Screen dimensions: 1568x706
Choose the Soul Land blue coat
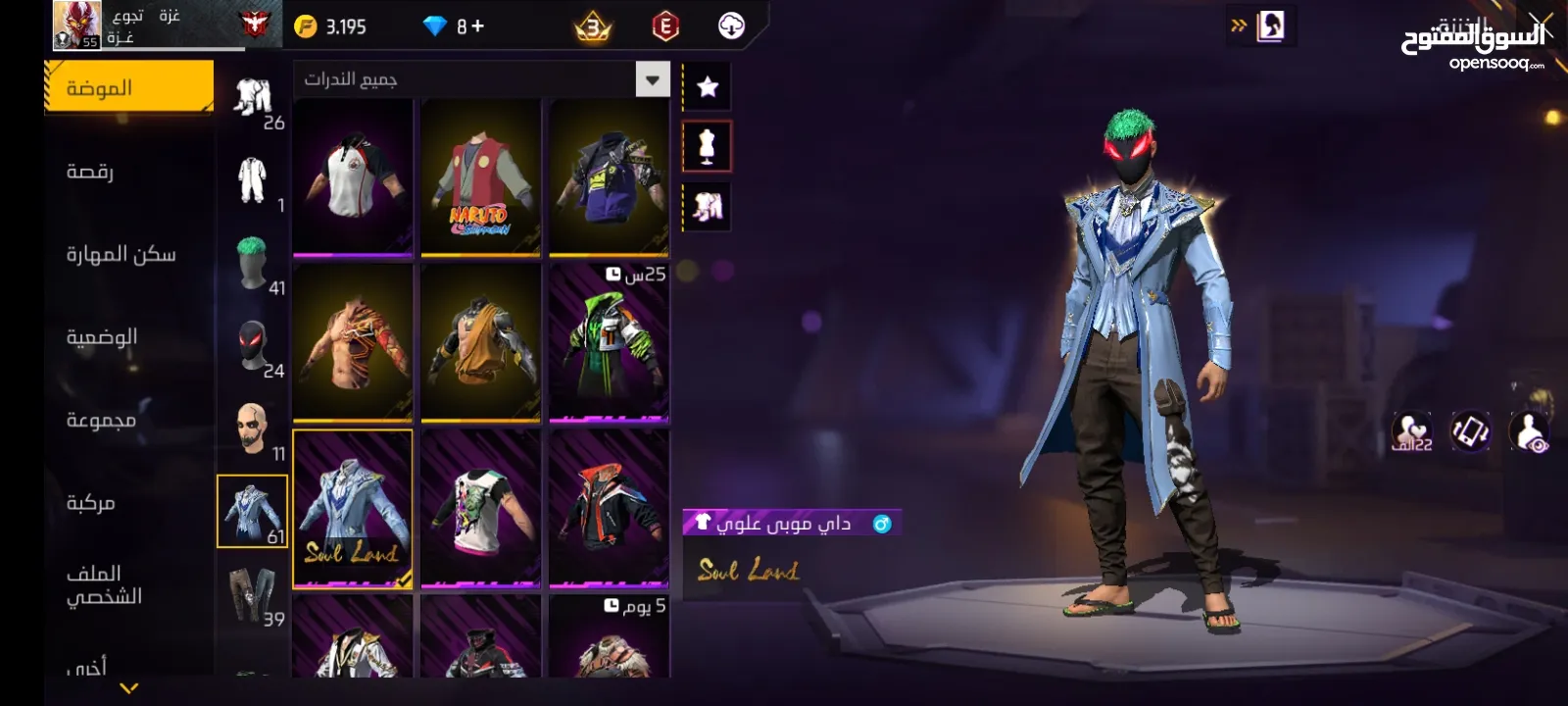(x=353, y=508)
